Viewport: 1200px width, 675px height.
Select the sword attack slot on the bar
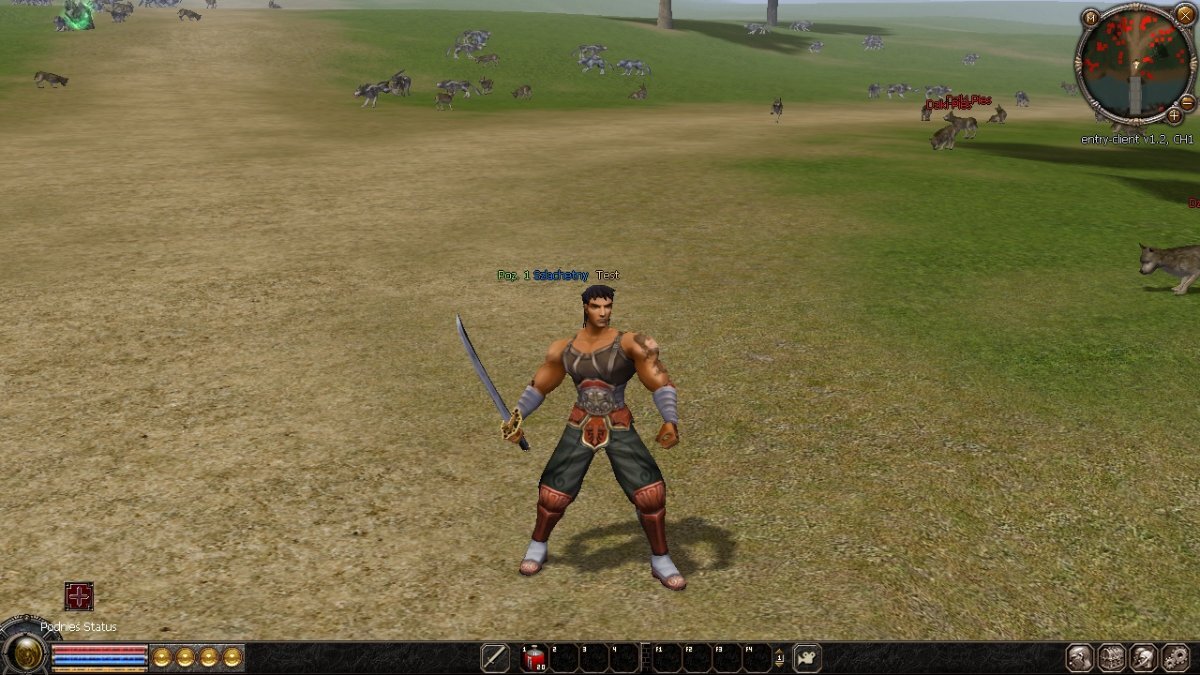click(495, 657)
